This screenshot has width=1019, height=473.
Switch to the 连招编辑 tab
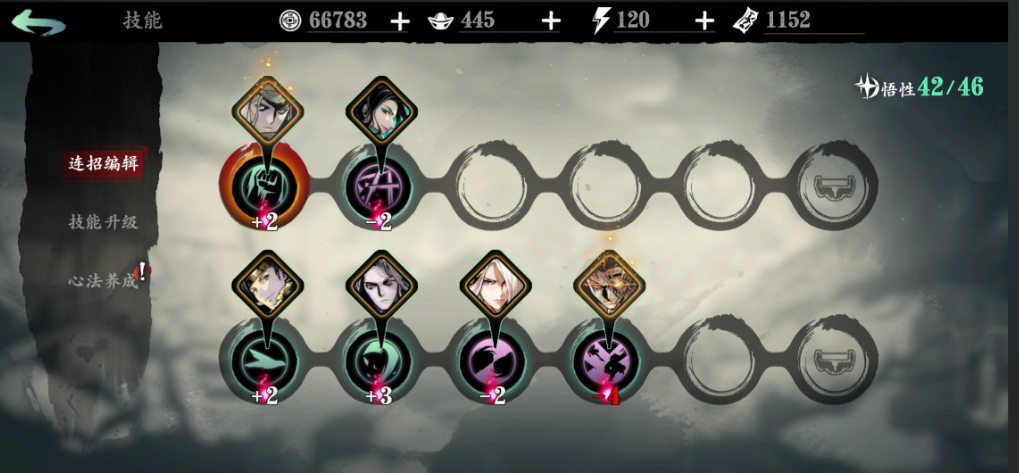tap(103, 164)
